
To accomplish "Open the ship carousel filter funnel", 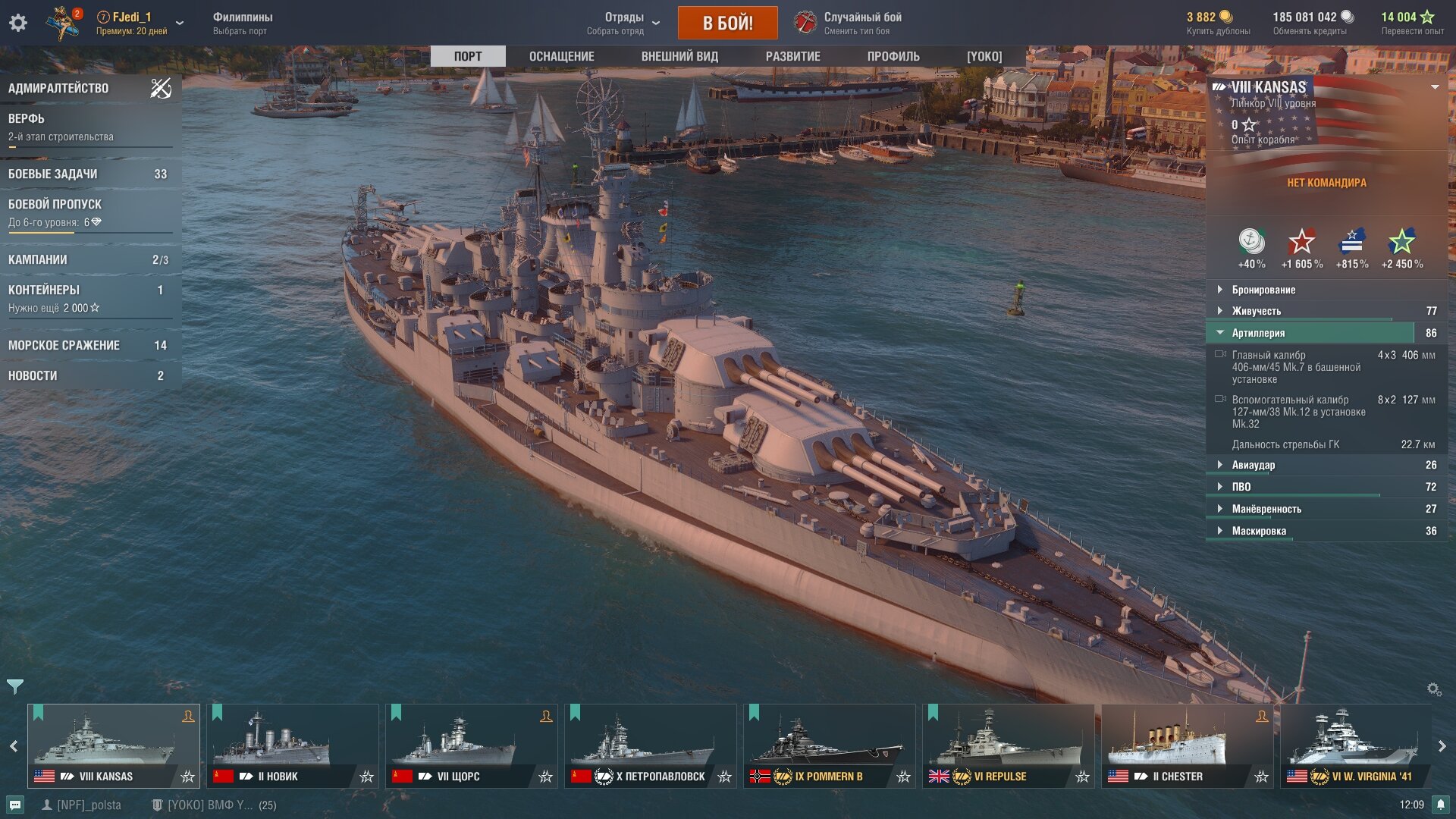I will pyautogui.click(x=14, y=687).
